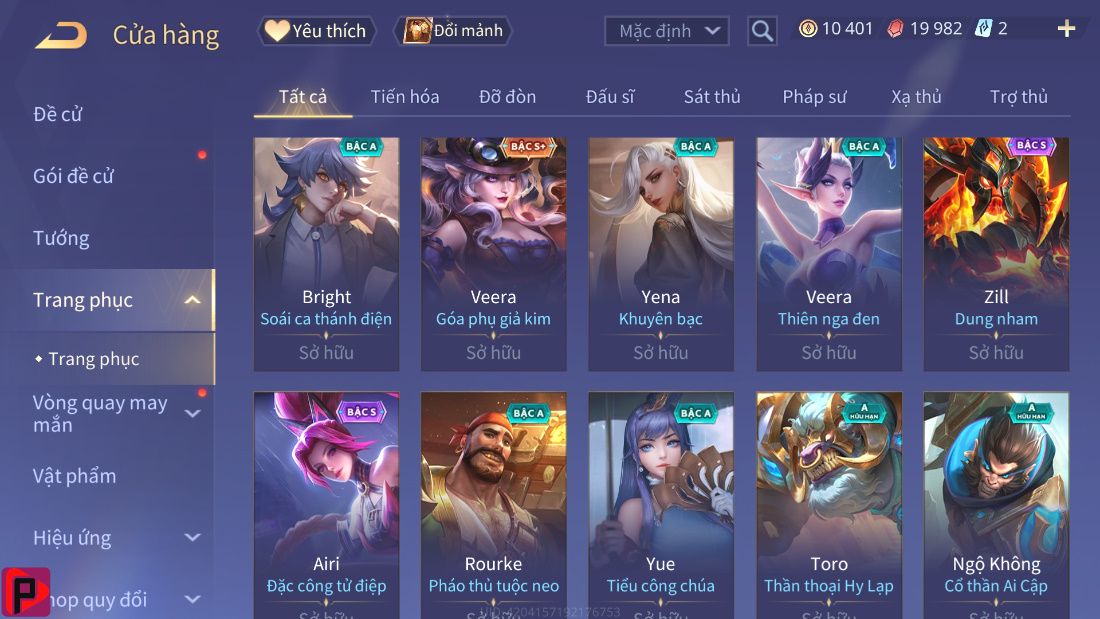Open the Đổi mảnh fragment exchange
The height and width of the screenshot is (619, 1100).
click(x=453, y=31)
